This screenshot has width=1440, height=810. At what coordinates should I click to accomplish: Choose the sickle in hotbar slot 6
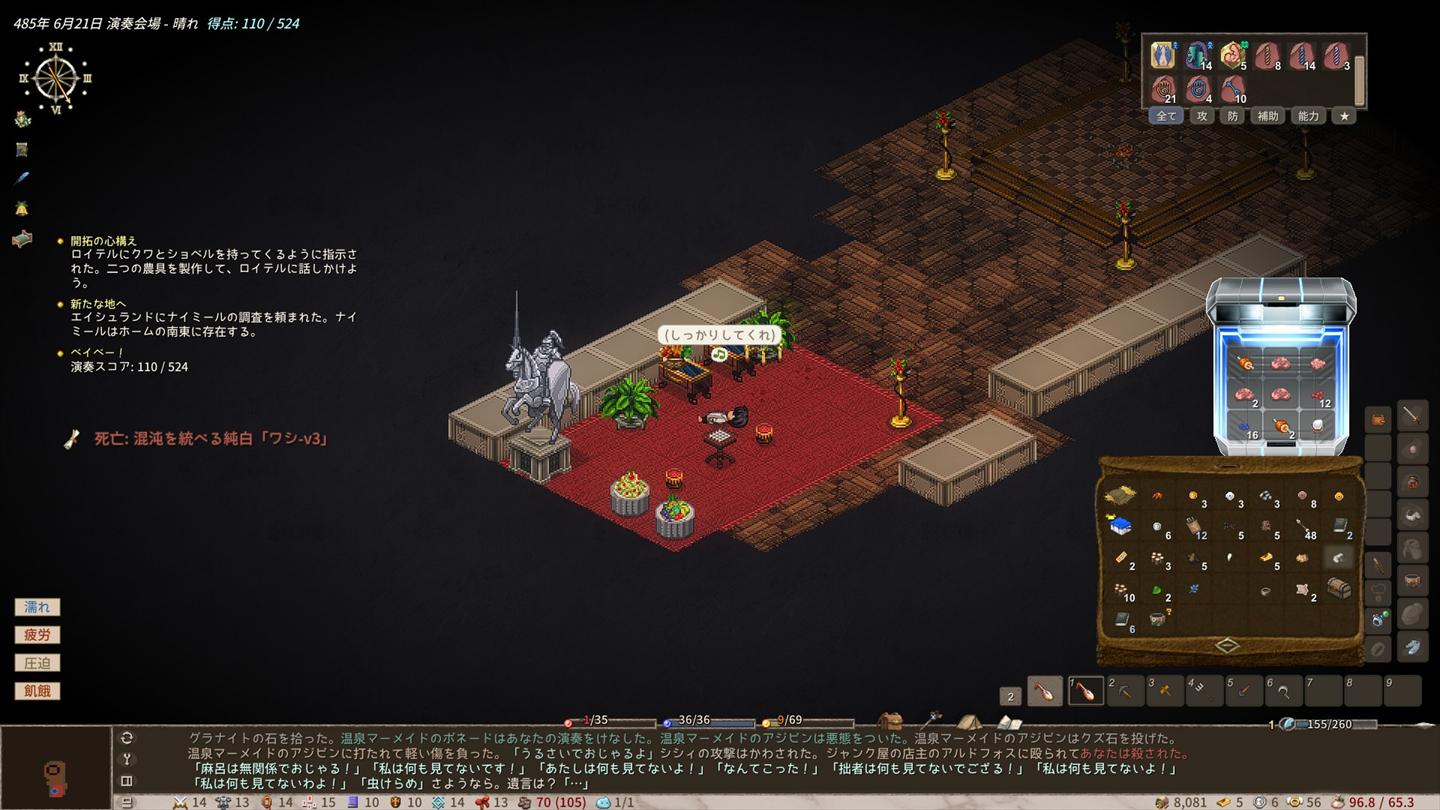1284,690
